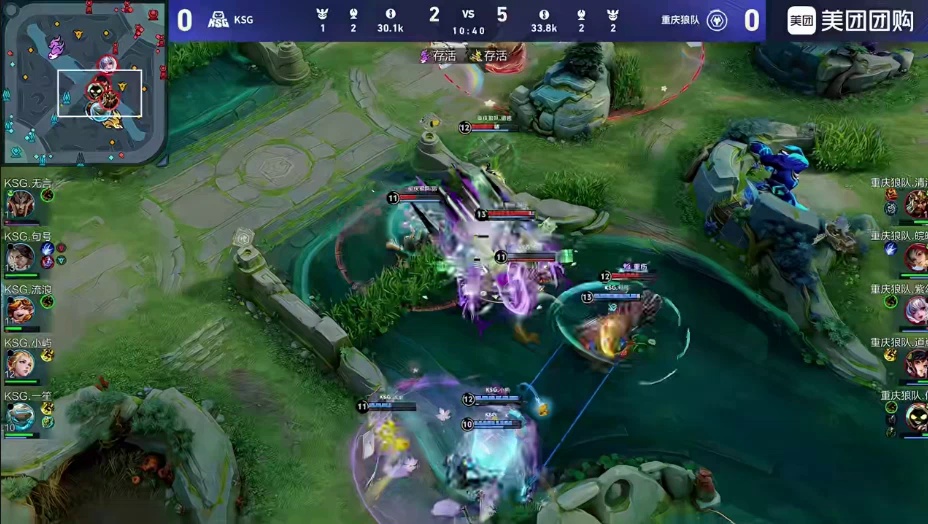
Task: Click the 重庆狼队 wolf team logo
Action: [x=716, y=20]
